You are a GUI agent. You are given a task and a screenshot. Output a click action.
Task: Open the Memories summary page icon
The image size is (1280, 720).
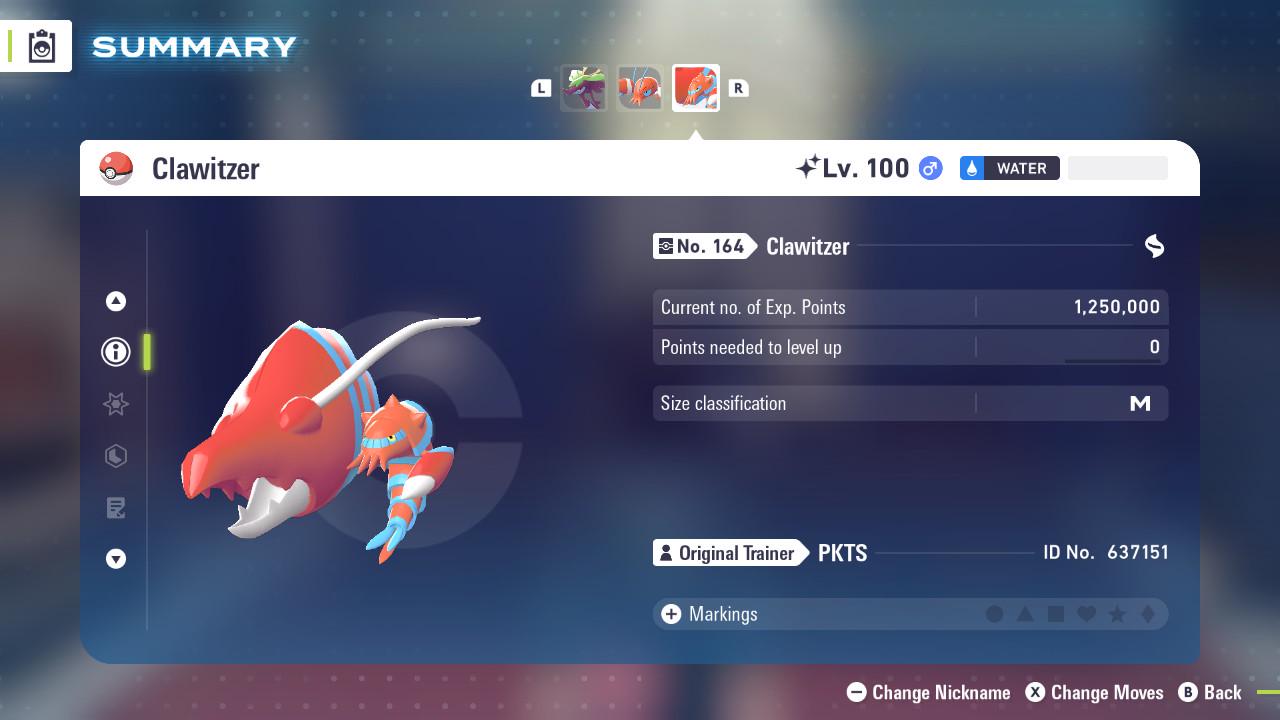115,508
